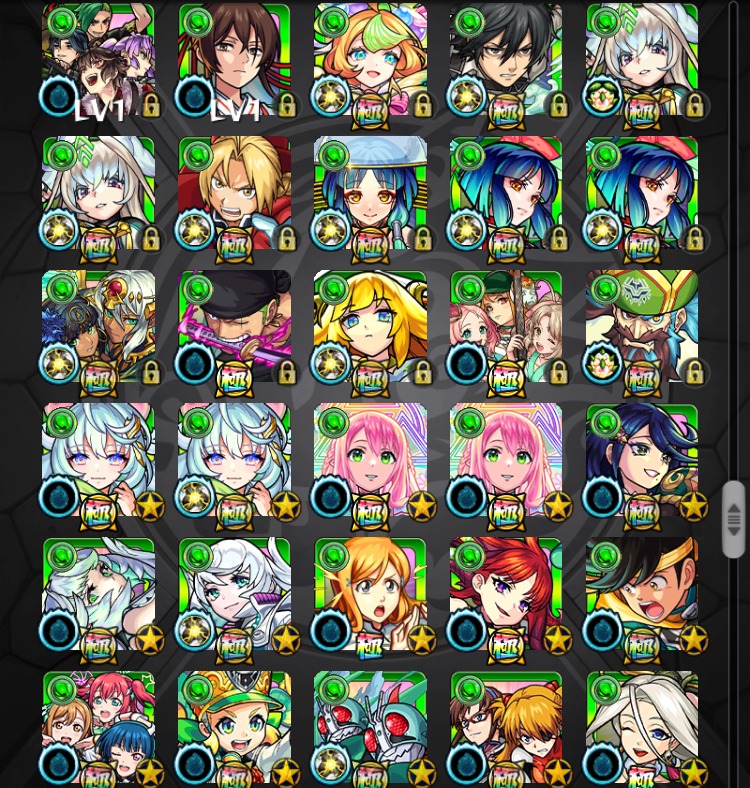
Task: Choose the blond alchemist in red coat
Action: (234, 194)
